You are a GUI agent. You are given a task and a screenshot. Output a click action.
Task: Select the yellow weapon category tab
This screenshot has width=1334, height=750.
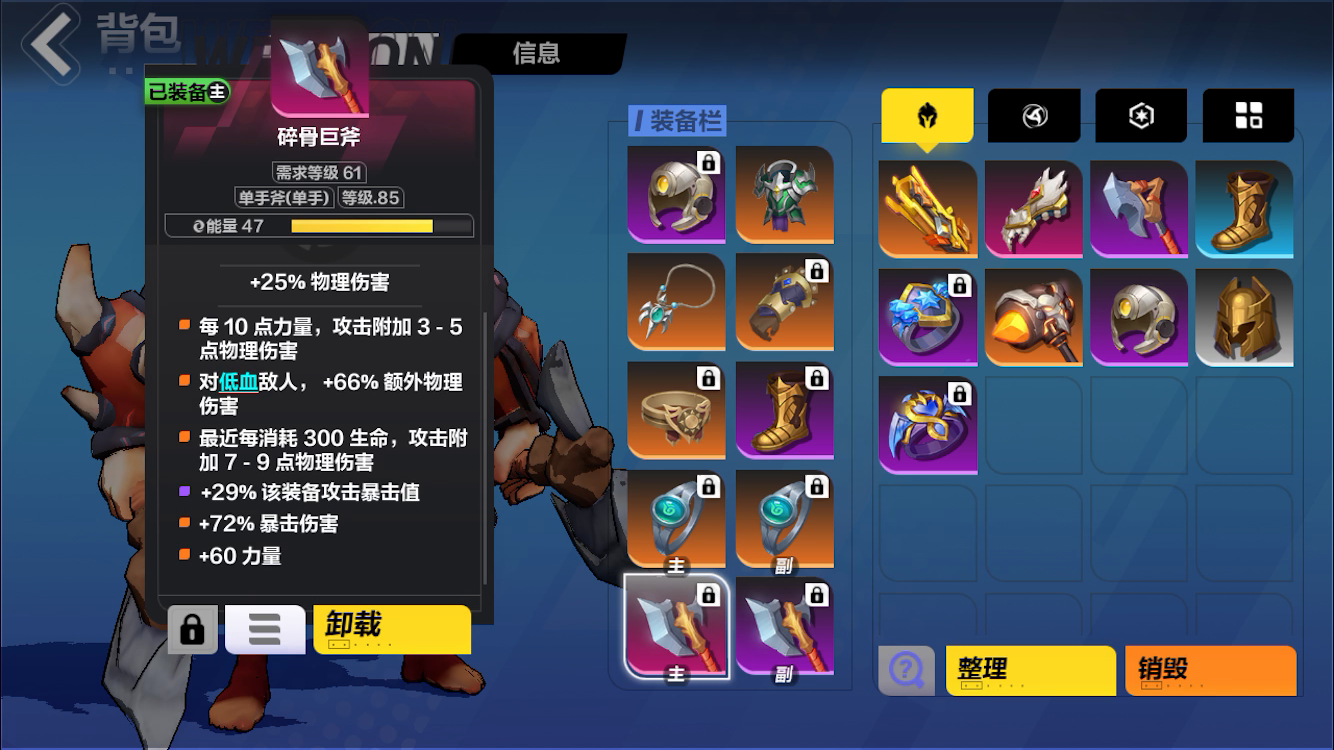coord(927,115)
